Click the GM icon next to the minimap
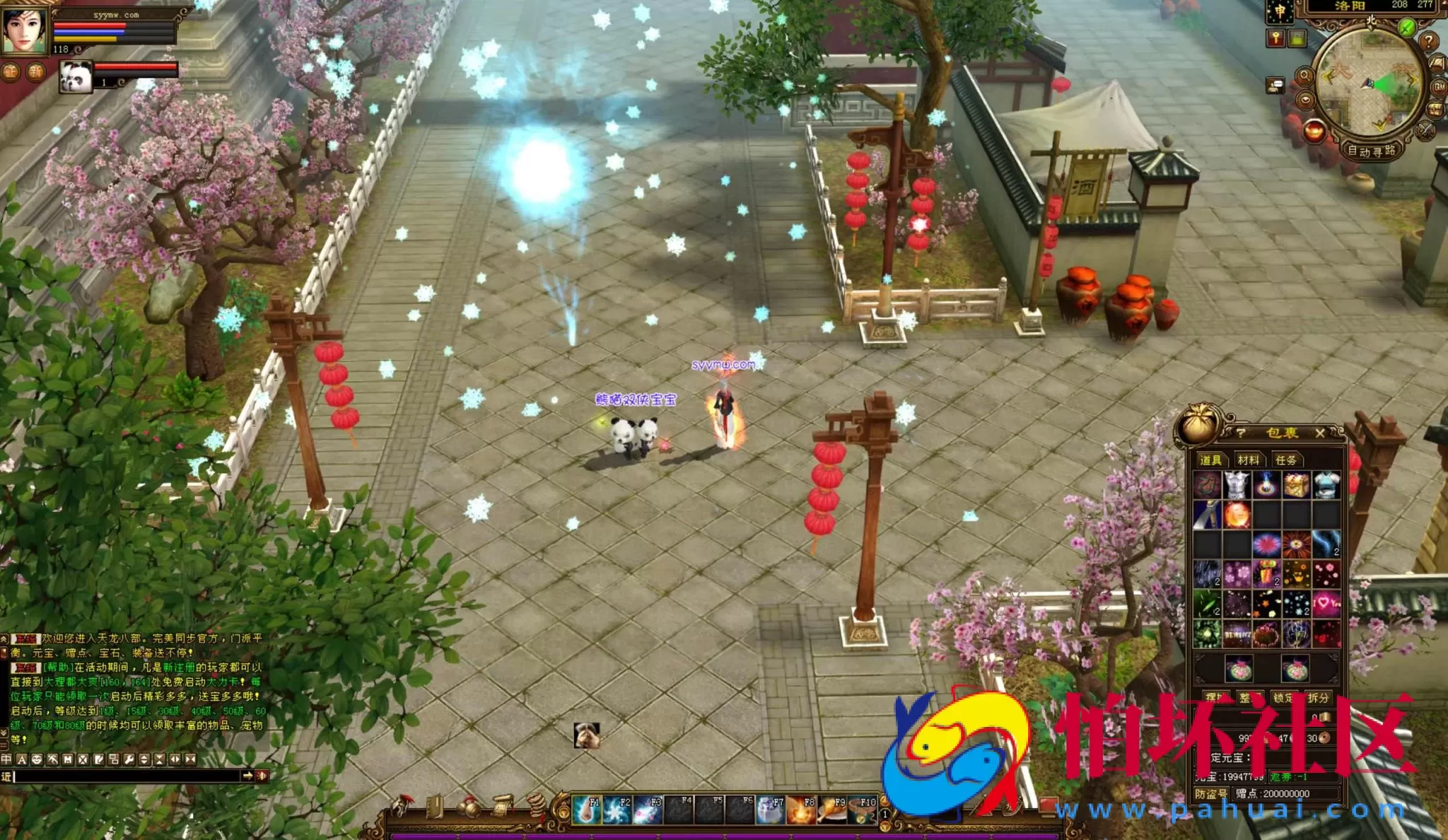Viewport: 1448px width, 840px height. pyautogui.click(x=1440, y=86)
